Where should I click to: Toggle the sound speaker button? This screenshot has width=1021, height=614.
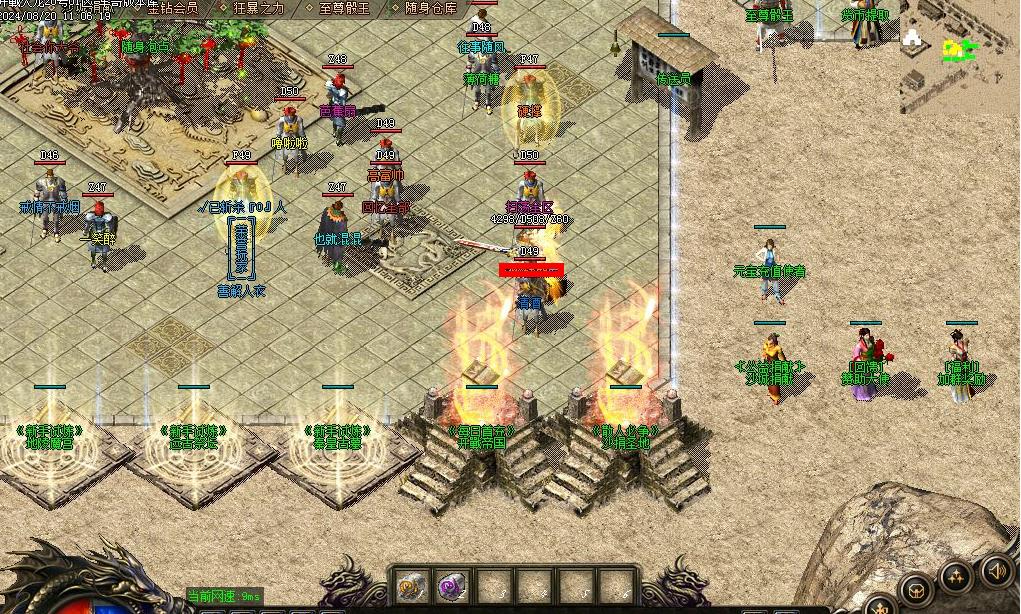tap(995, 570)
